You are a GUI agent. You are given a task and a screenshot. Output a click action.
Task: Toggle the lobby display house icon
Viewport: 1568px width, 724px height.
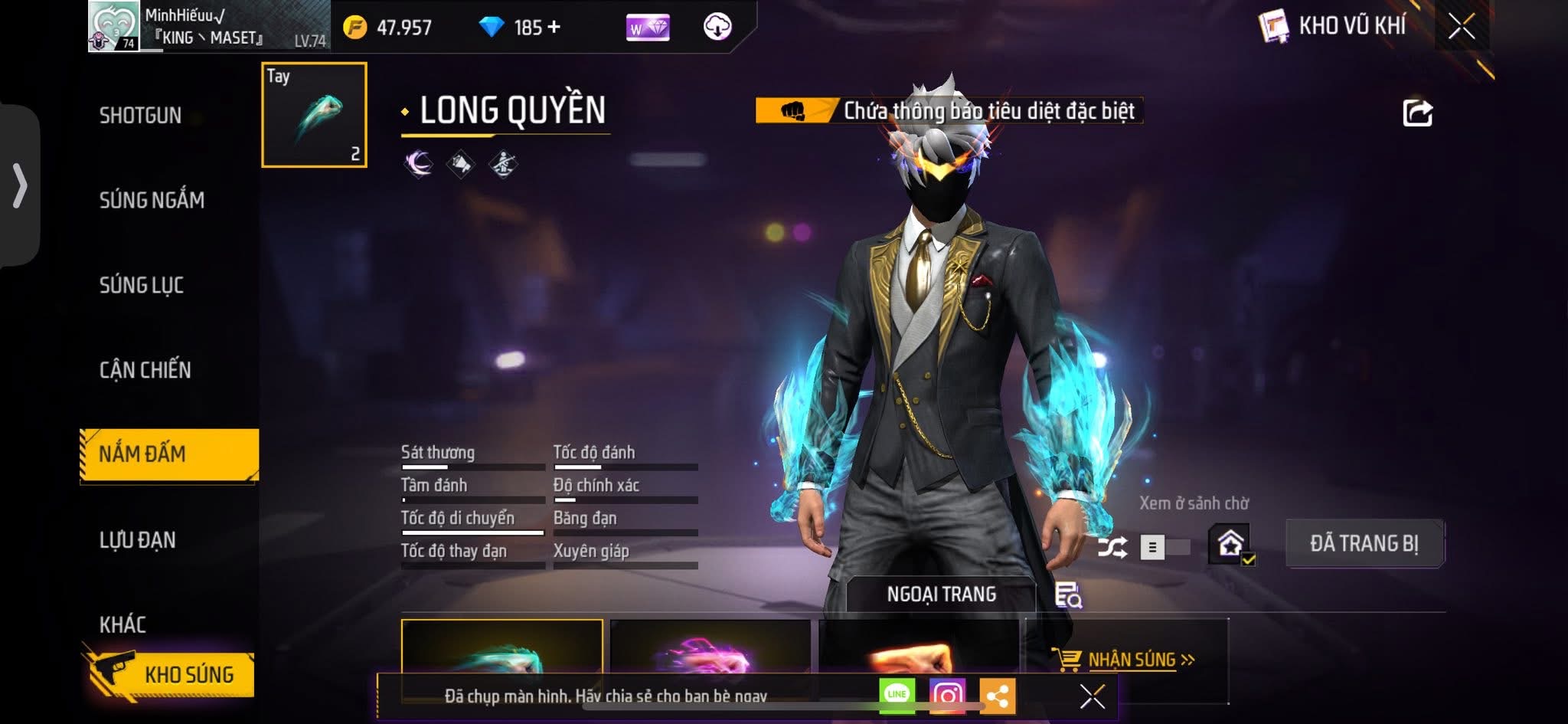(x=1230, y=544)
